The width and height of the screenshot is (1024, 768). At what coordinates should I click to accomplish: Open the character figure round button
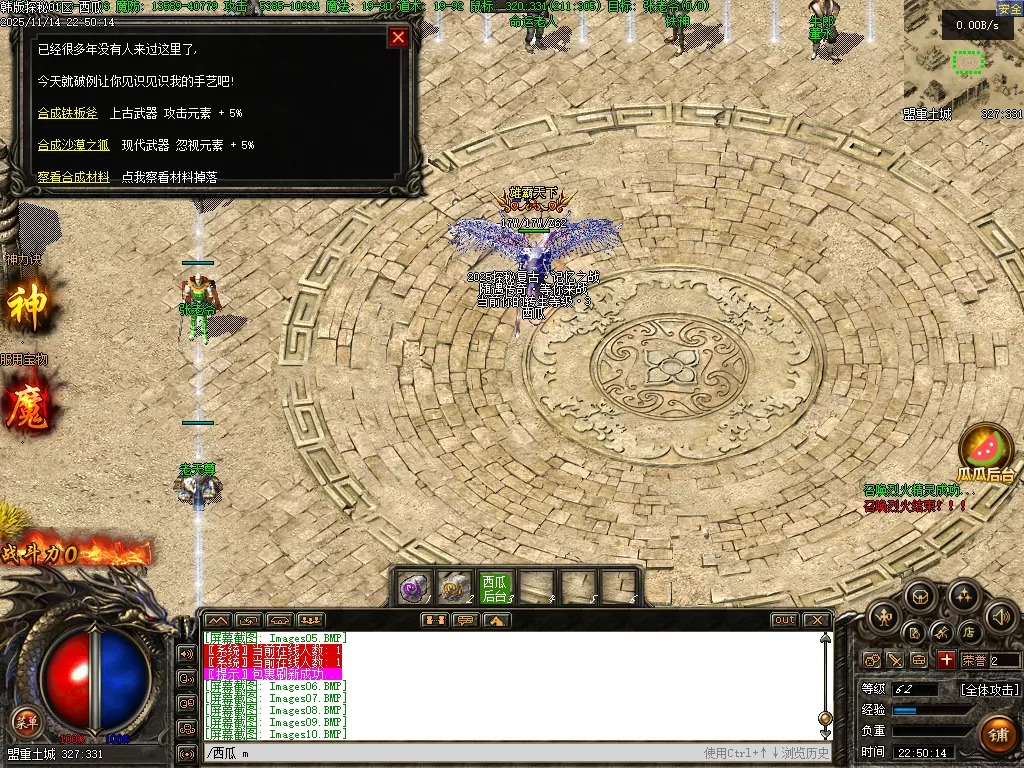tap(883, 617)
